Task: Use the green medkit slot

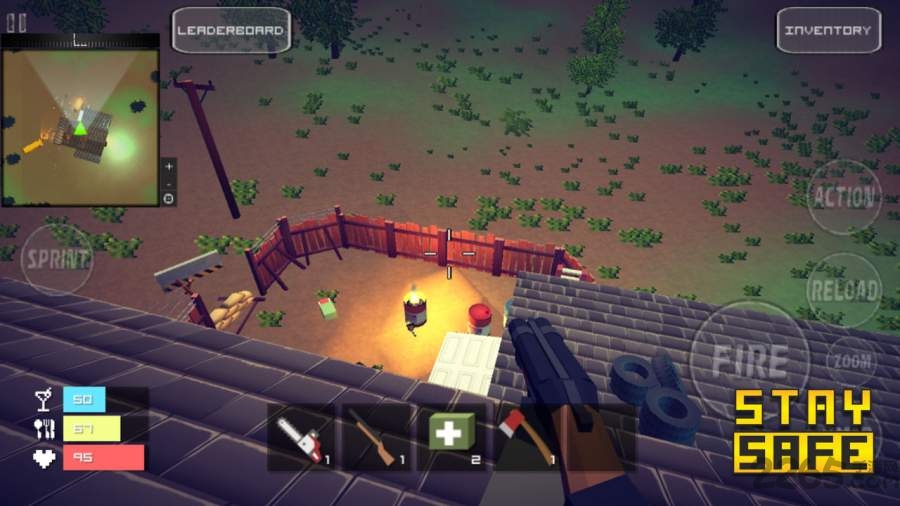Action: (451, 437)
